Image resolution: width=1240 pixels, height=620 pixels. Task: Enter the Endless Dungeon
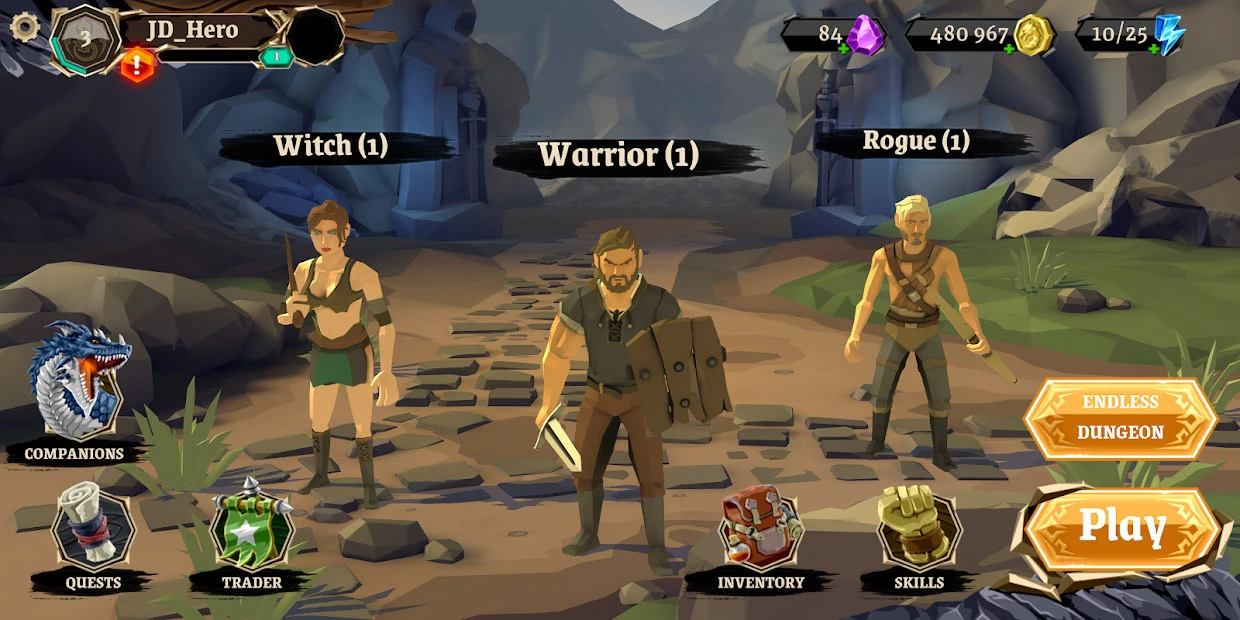click(x=1120, y=418)
